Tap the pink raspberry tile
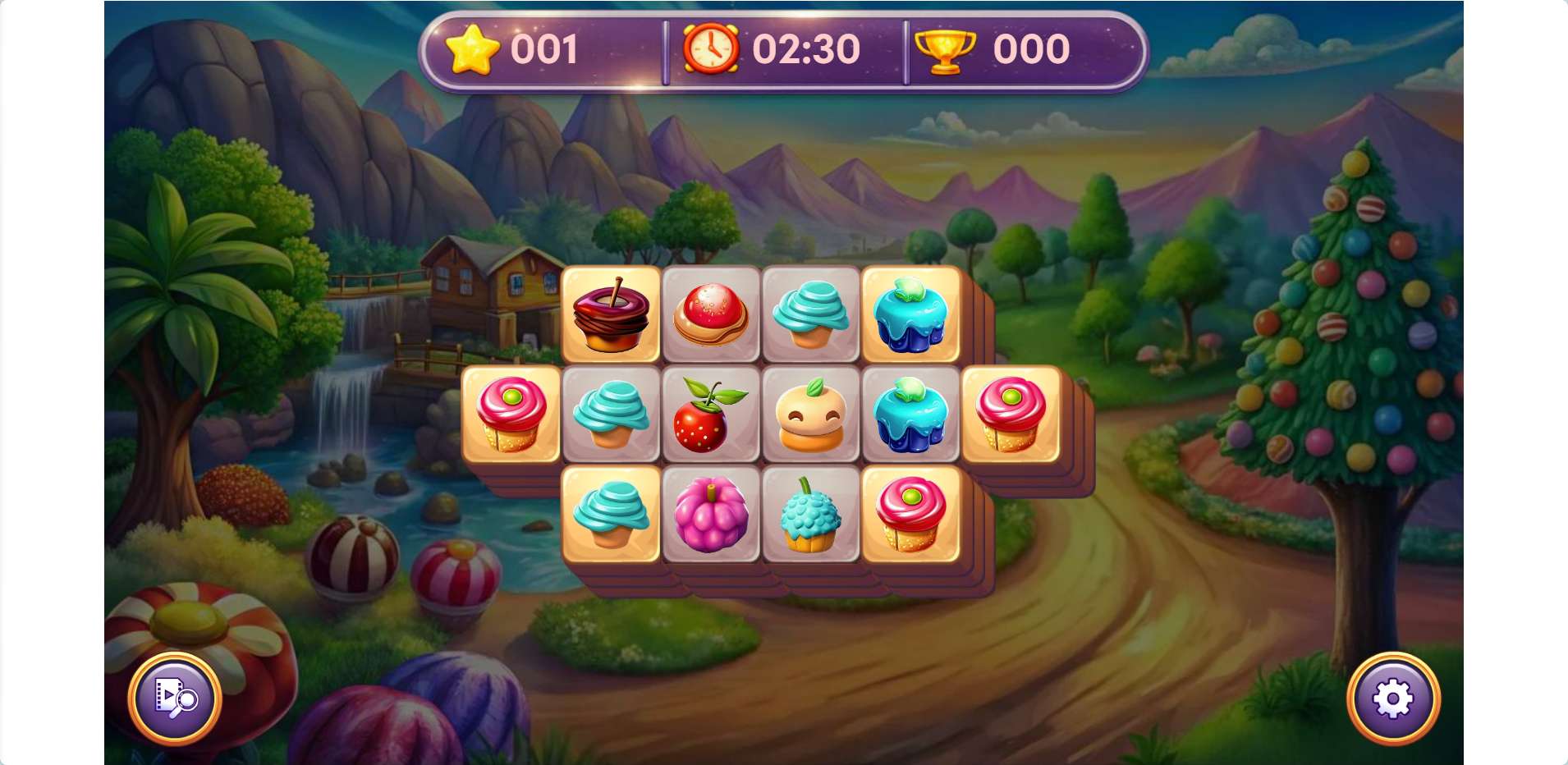This screenshot has width=1568, height=765. 711,515
